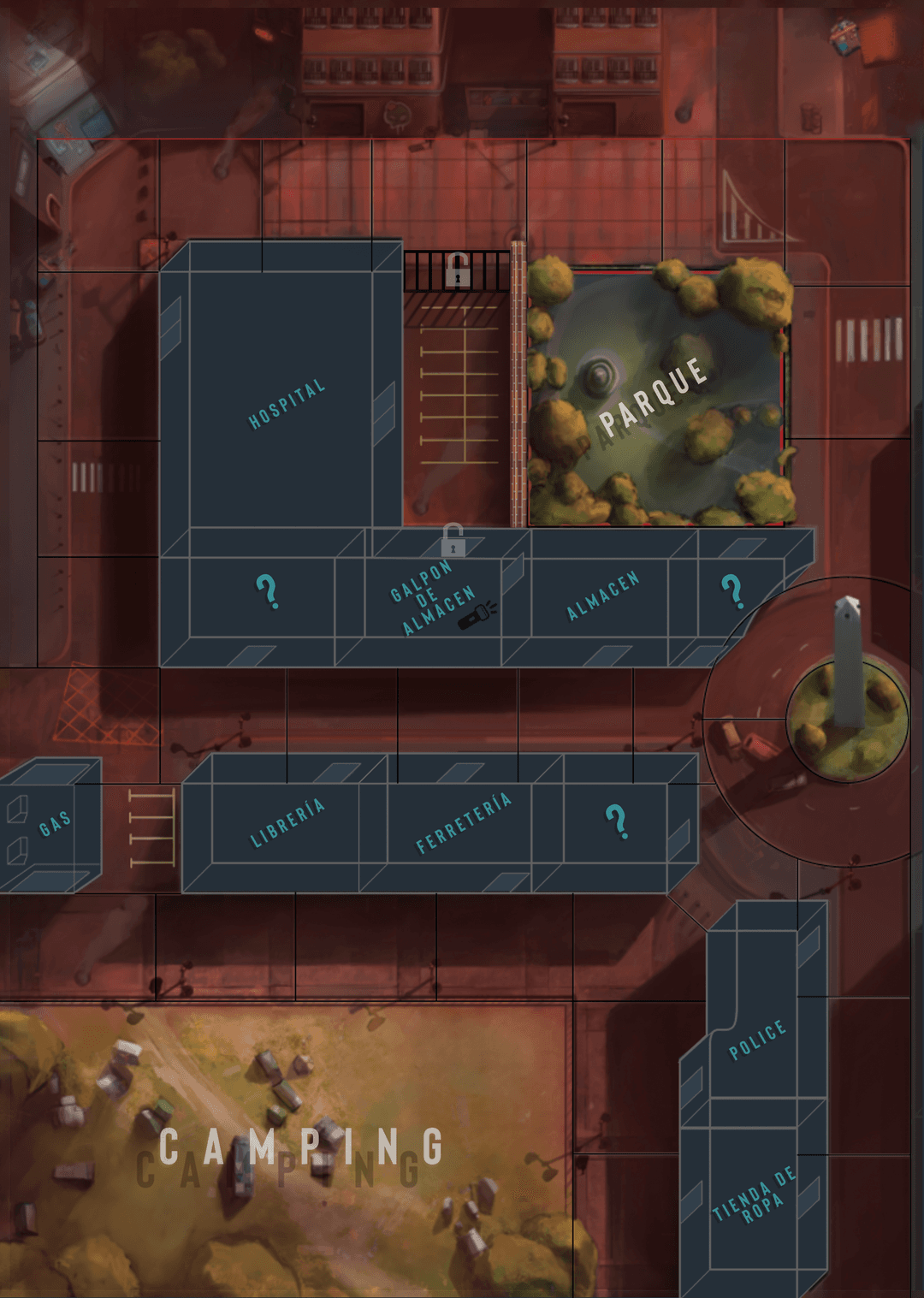
Task: Open the Camping area
Action: pos(299,1147)
